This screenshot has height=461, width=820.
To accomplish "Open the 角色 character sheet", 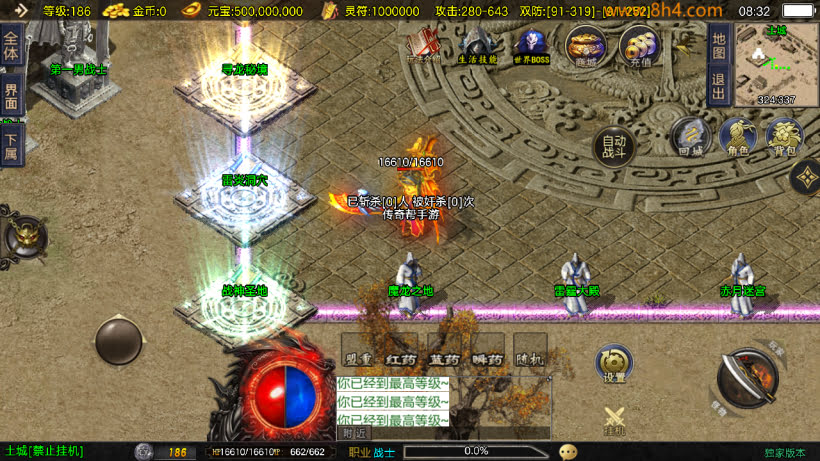I will point(737,137).
